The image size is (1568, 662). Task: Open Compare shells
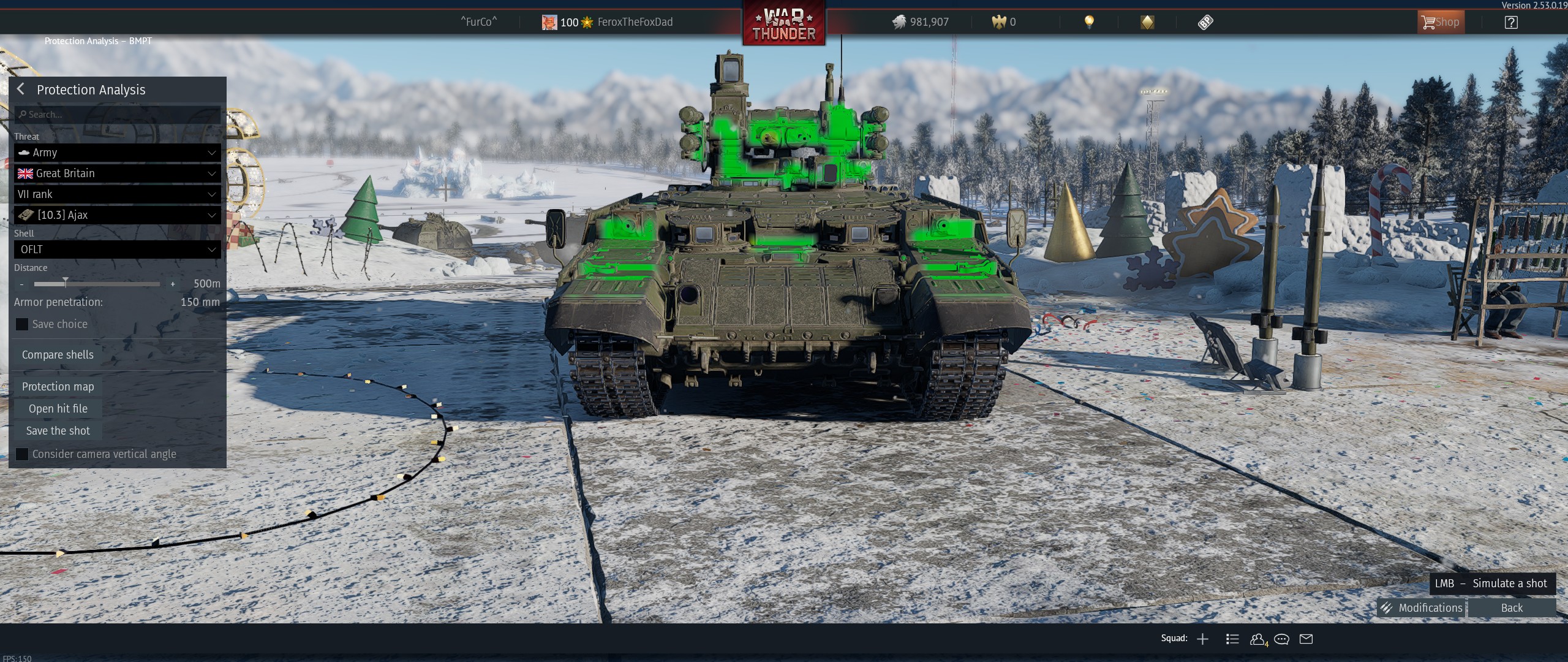[58, 355]
